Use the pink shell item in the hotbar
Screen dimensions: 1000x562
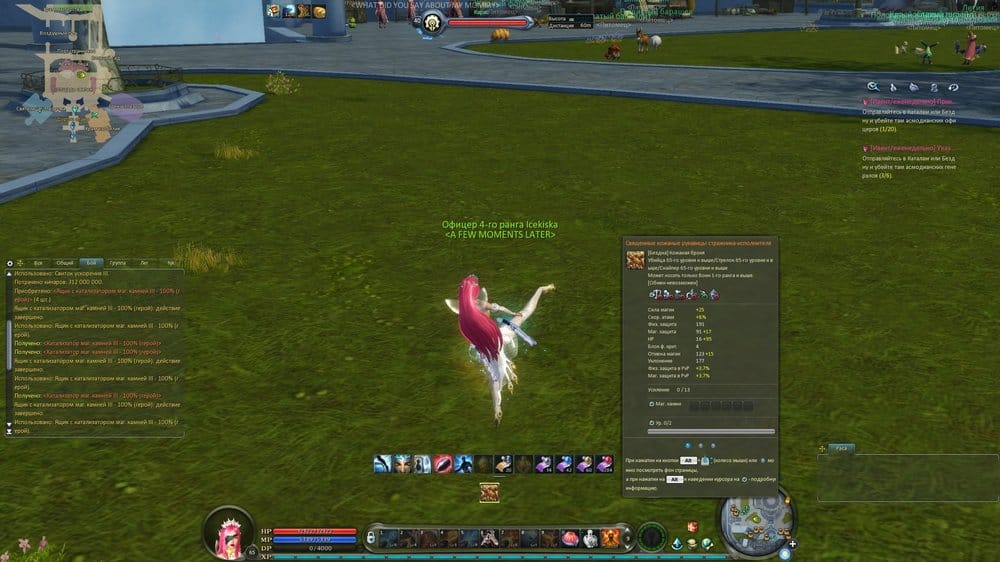click(x=571, y=538)
